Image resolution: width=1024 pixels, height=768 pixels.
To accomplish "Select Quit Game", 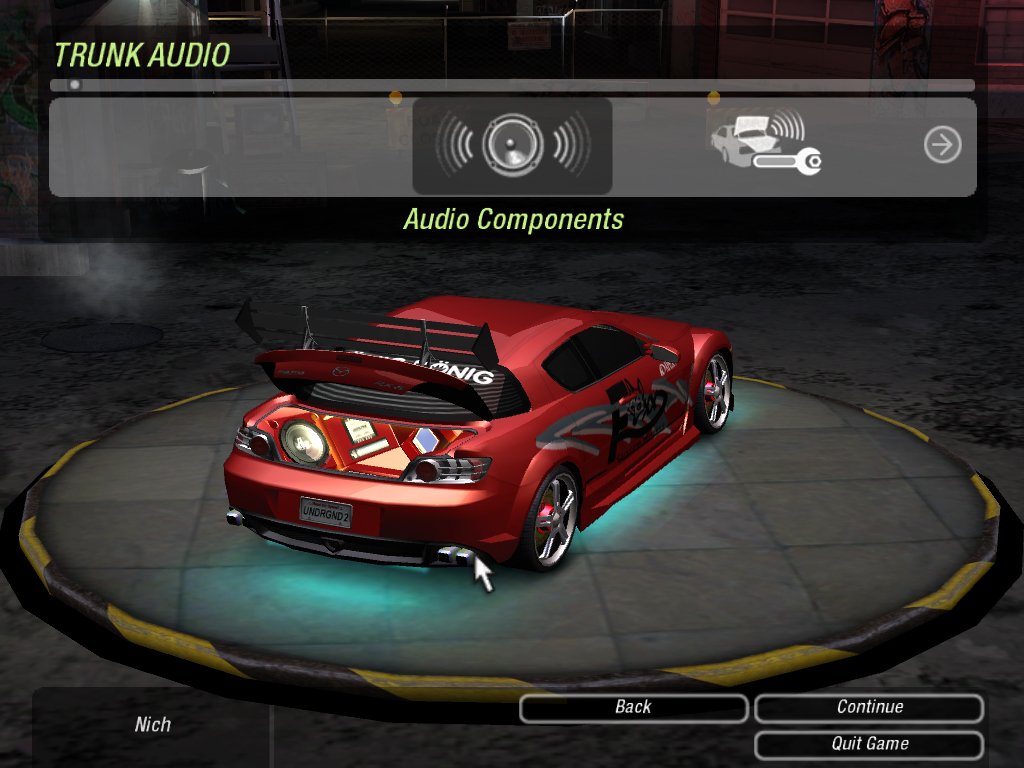I will pos(869,744).
